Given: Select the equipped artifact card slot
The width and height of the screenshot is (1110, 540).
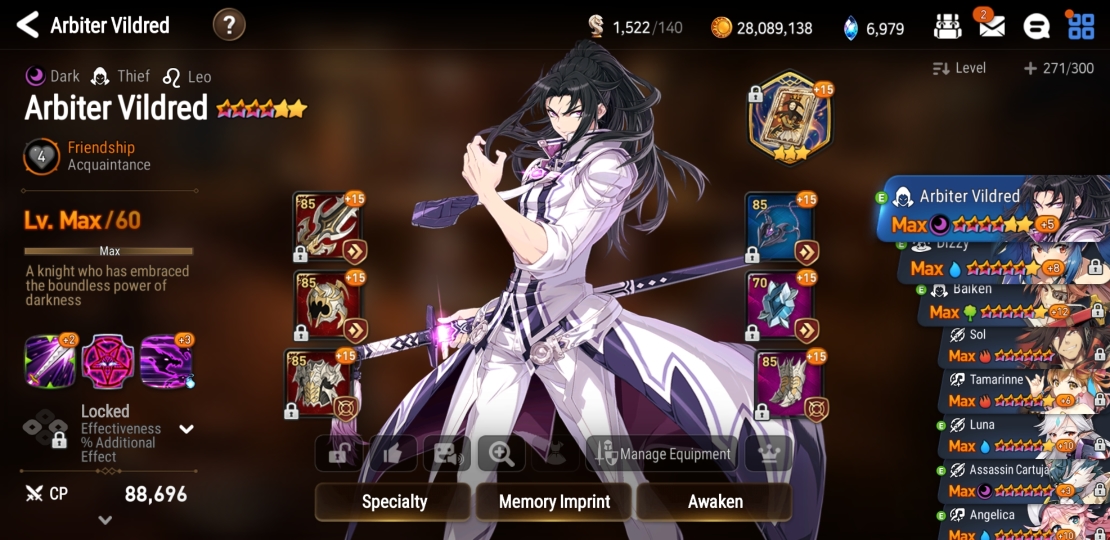Looking at the screenshot, I should click(790, 119).
